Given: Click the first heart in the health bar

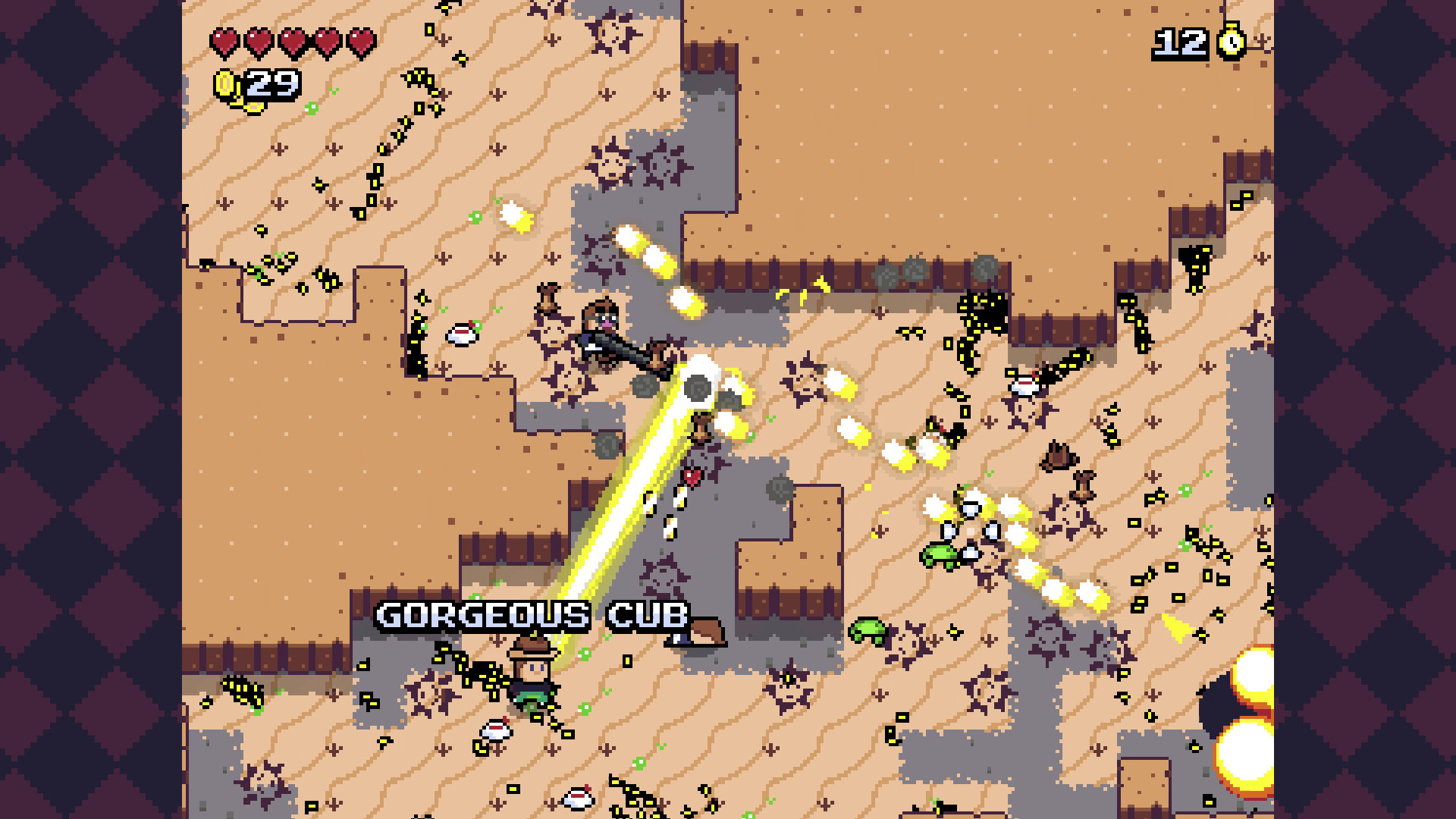Looking at the screenshot, I should (x=224, y=40).
